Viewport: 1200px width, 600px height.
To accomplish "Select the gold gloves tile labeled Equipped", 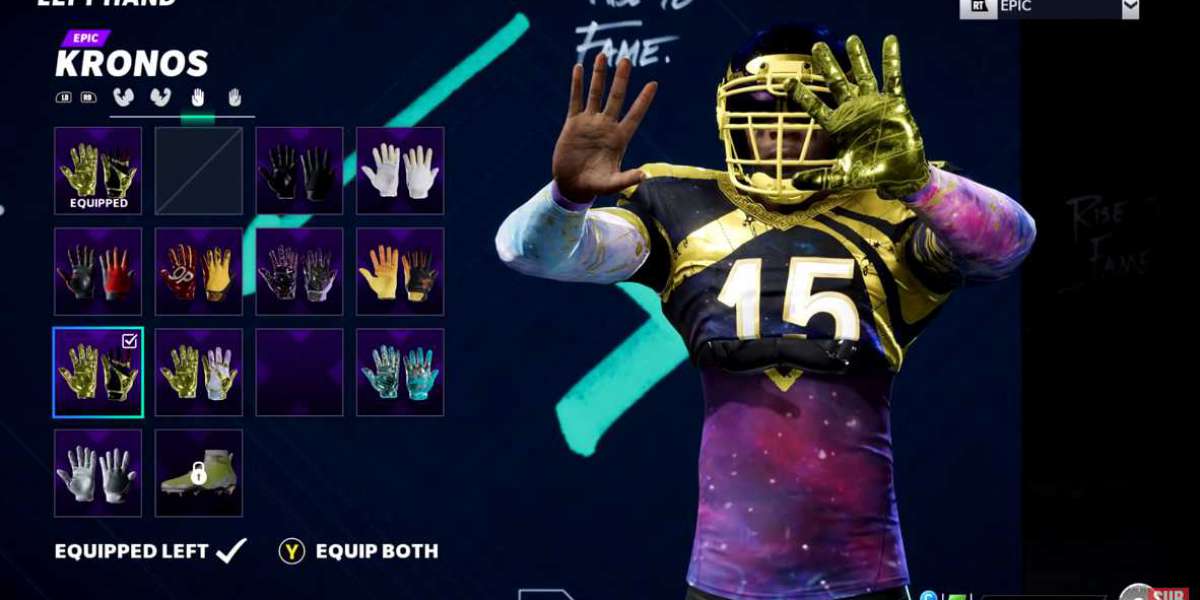I will coord(98,171).
